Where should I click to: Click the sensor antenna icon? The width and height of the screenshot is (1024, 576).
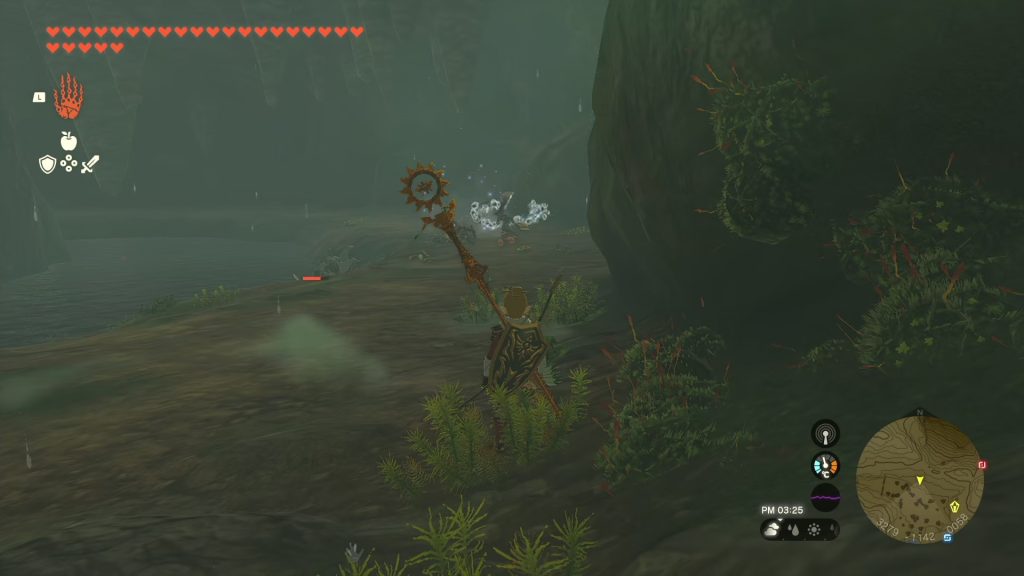[x=825, y=433]
